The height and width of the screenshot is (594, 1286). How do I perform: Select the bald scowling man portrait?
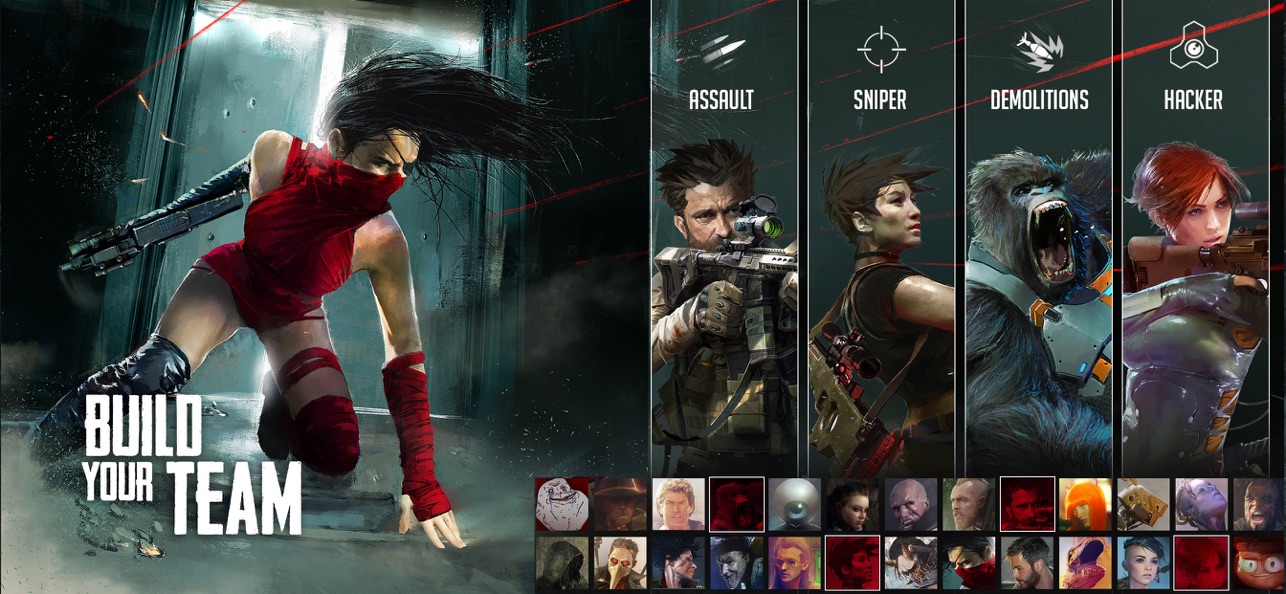point(911,504)
